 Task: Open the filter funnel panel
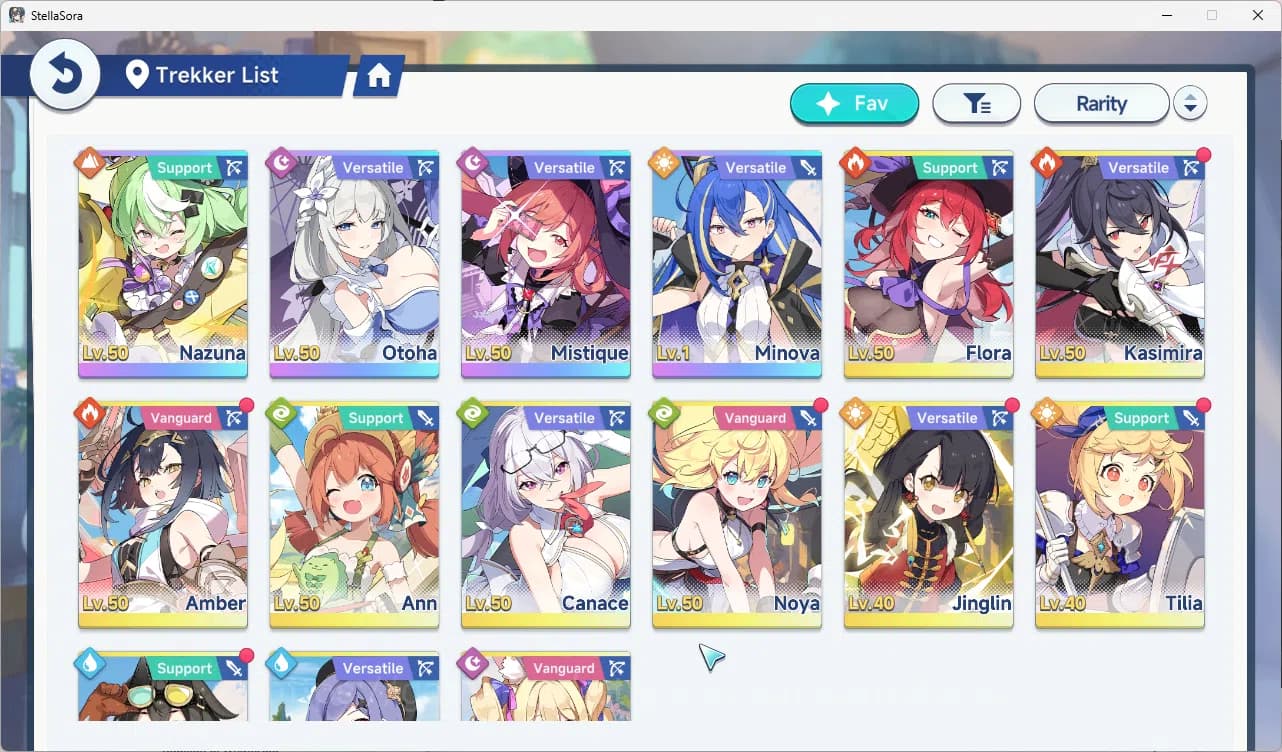[977, 102]
